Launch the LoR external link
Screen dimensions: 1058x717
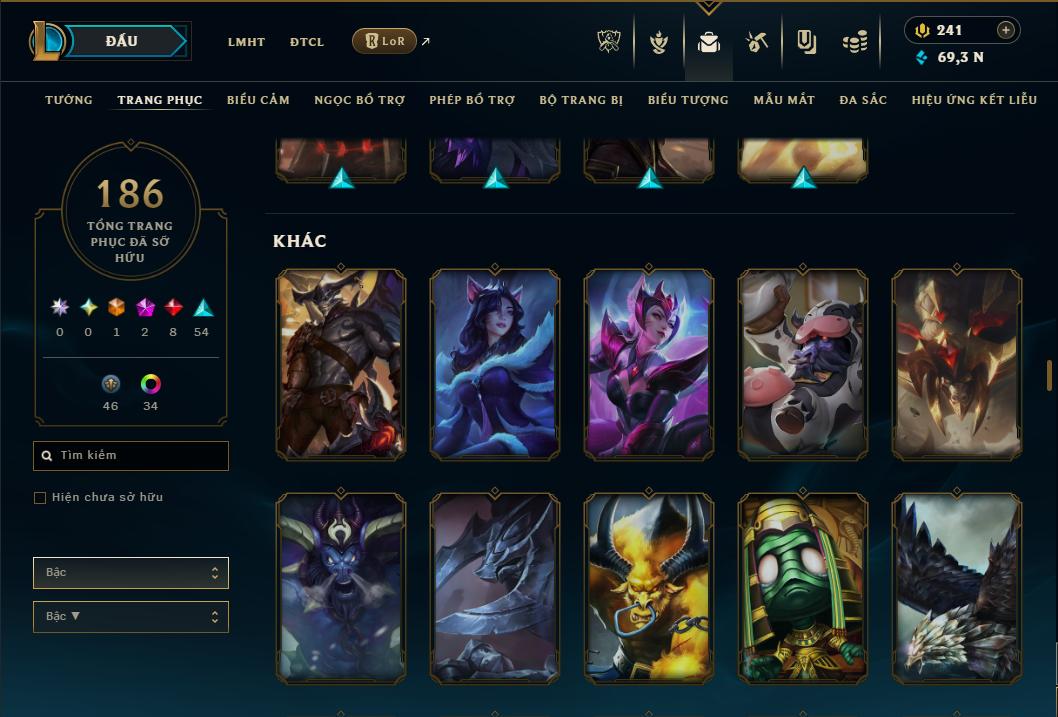click(385, 41)
